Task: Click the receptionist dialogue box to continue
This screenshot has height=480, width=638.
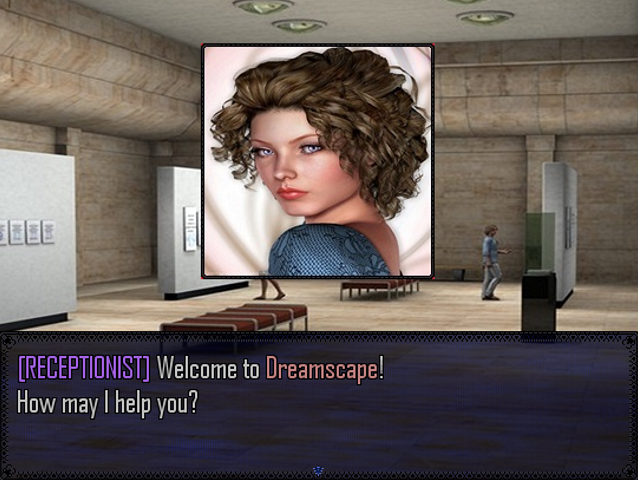Action: (319, 400)
